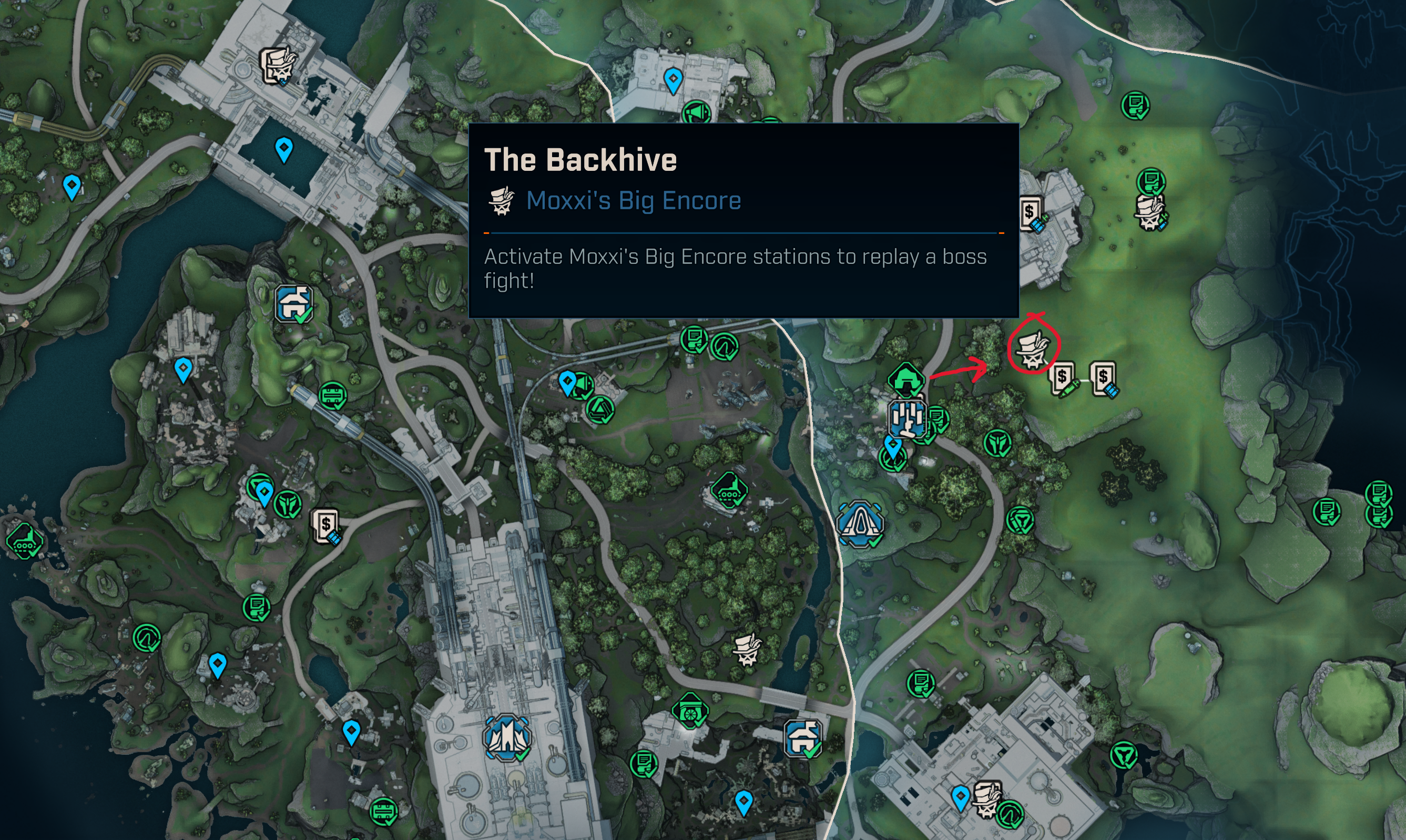1406x840 pixels.
Task: Select the green triangular arrows activity marker
Action: (600, 410)
